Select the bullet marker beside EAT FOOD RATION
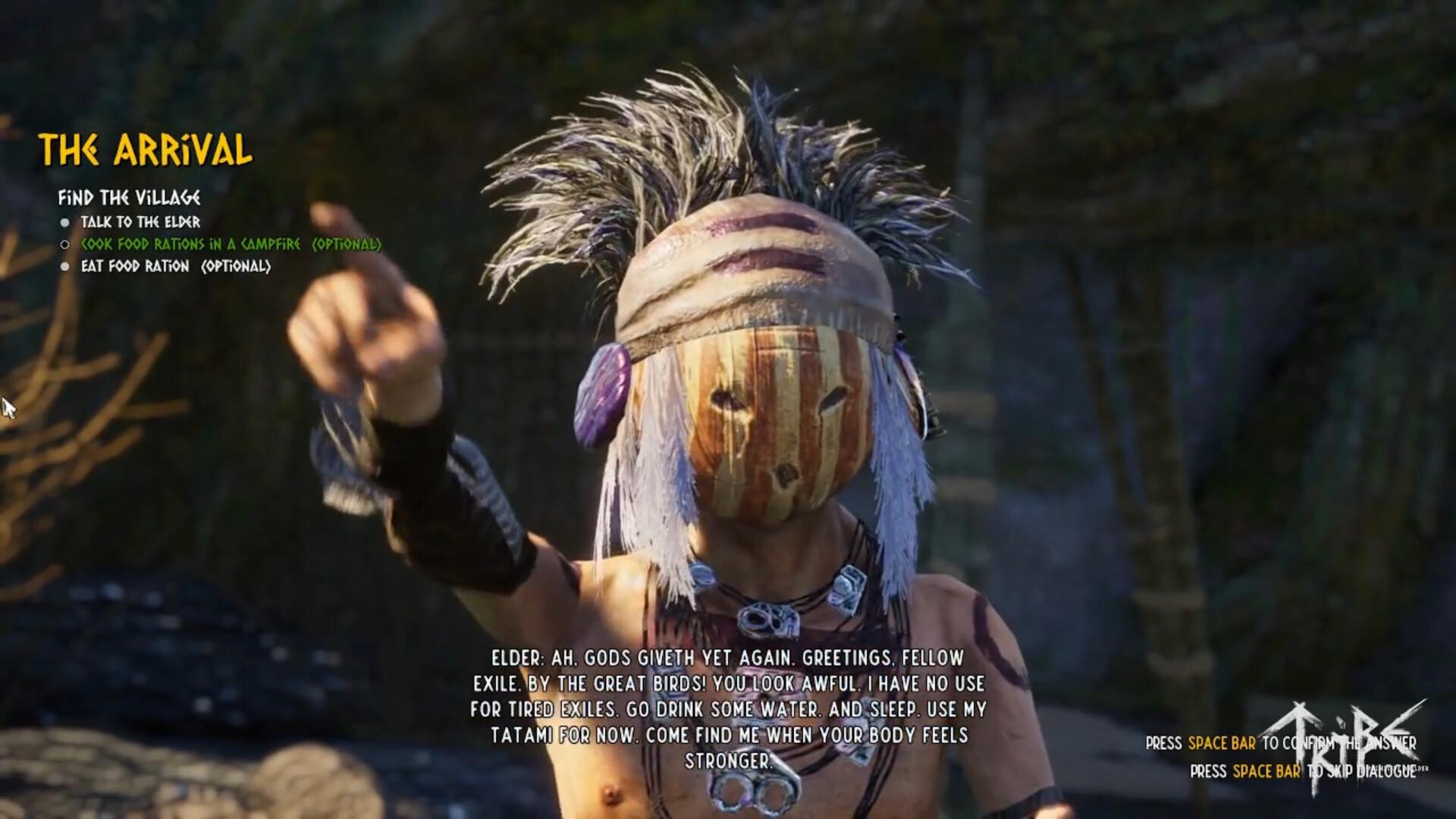The width and height of the screenshot is (1456, 819). [67, 267]
